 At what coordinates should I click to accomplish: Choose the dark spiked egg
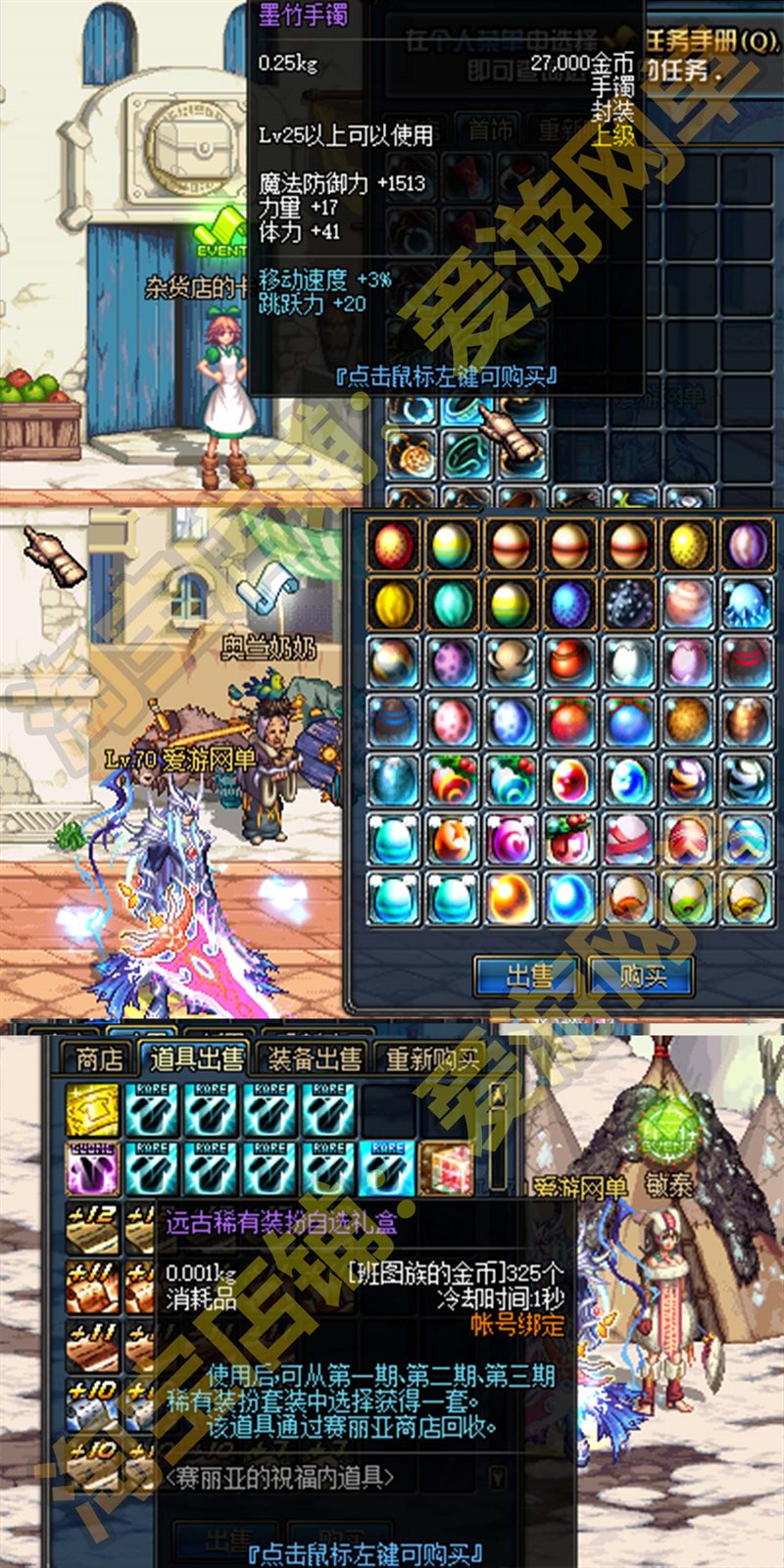[x=628, y=604]
